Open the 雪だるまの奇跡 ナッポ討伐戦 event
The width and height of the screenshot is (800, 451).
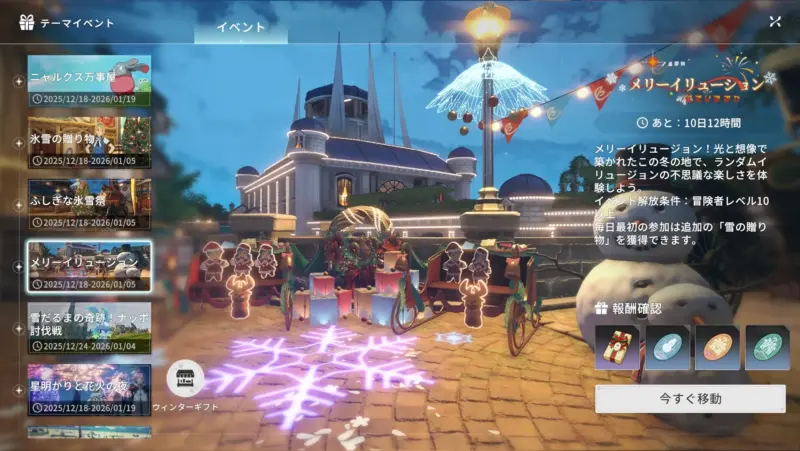pyautogui.click(x=90, y=326)
